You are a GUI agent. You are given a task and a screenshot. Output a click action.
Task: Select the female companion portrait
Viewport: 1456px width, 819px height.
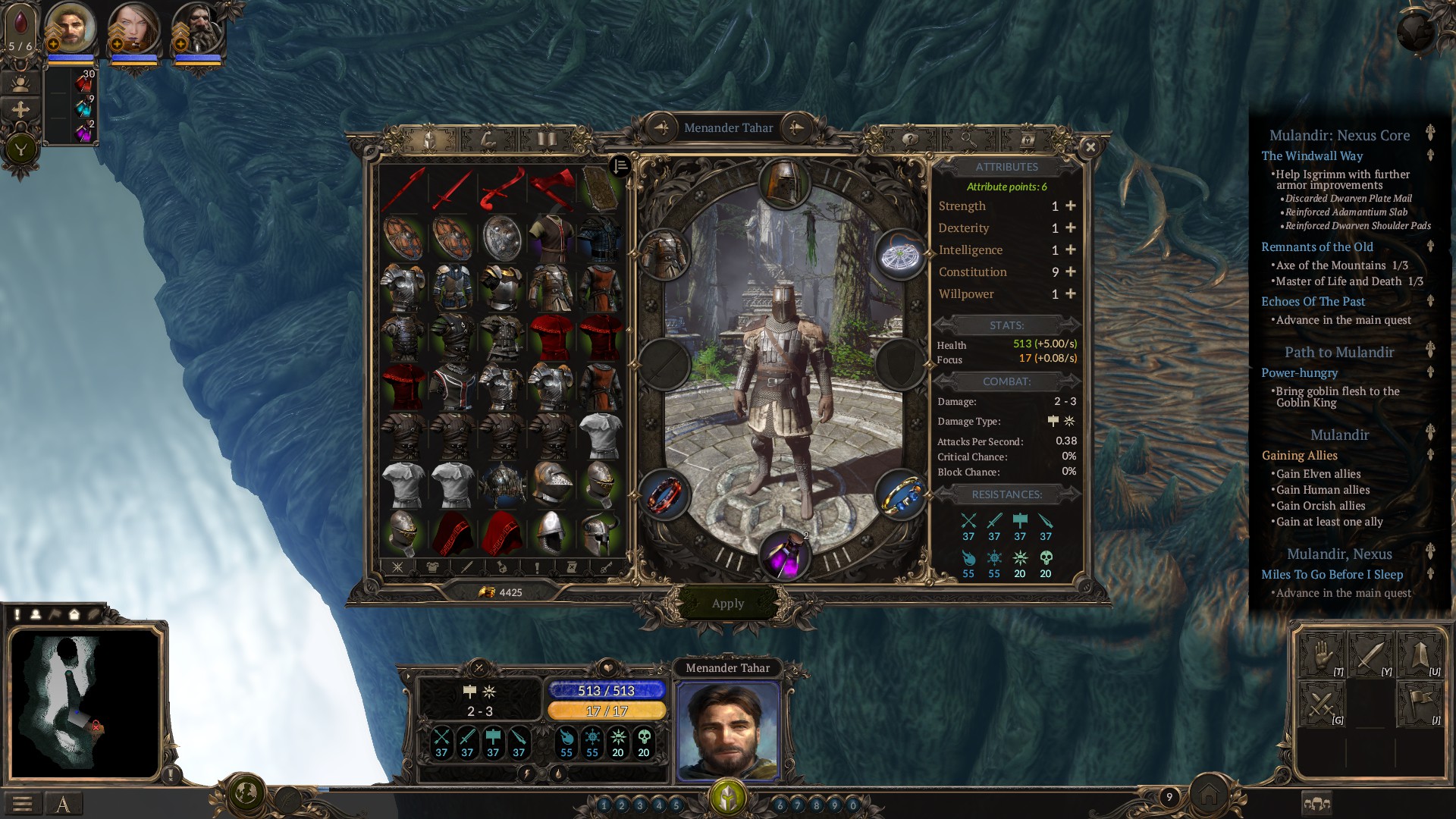click(135, 29)
